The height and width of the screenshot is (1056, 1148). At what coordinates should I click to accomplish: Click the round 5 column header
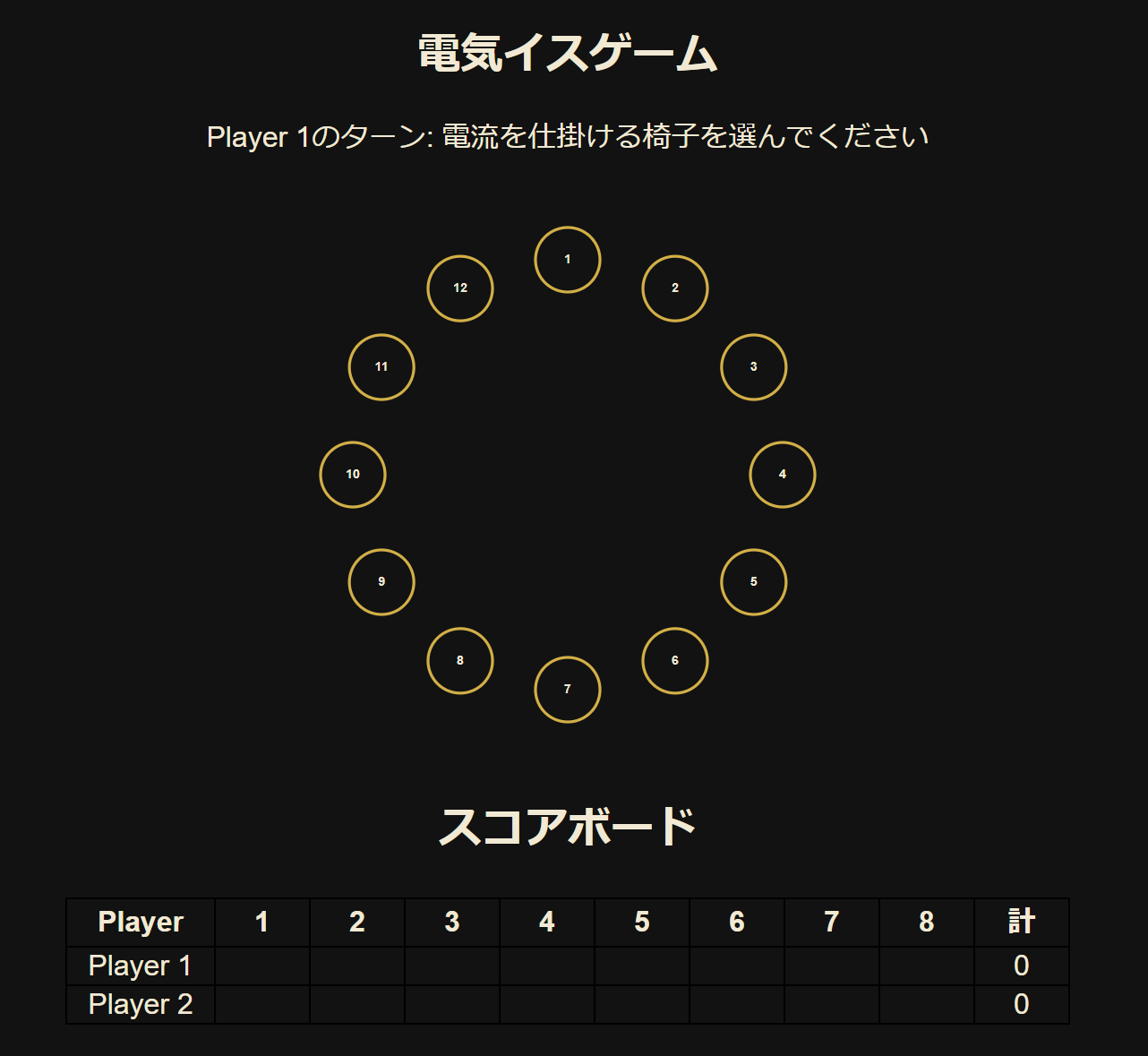click(x=641, y=923)
